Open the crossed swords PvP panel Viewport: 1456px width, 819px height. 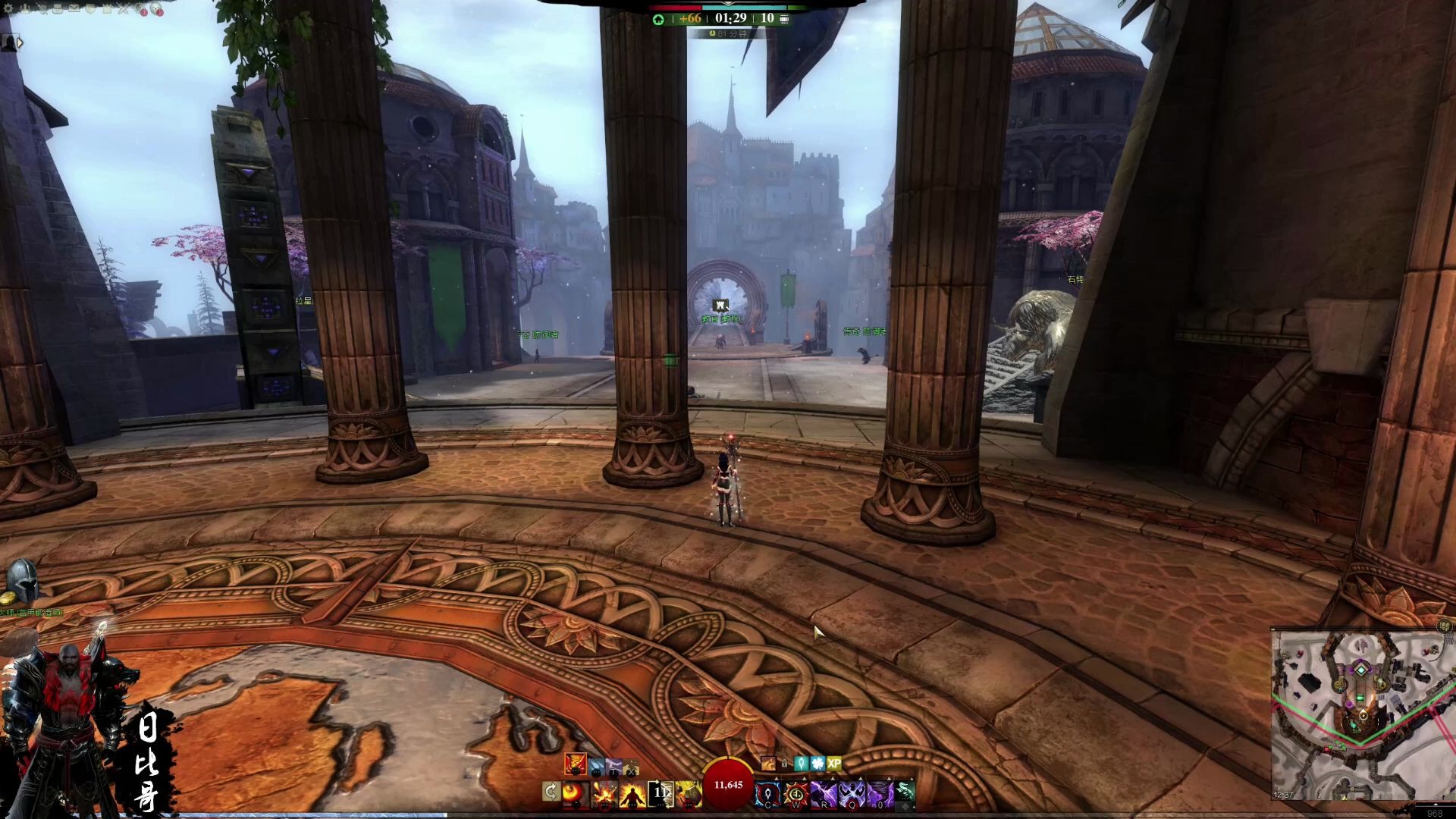[124, 8]
